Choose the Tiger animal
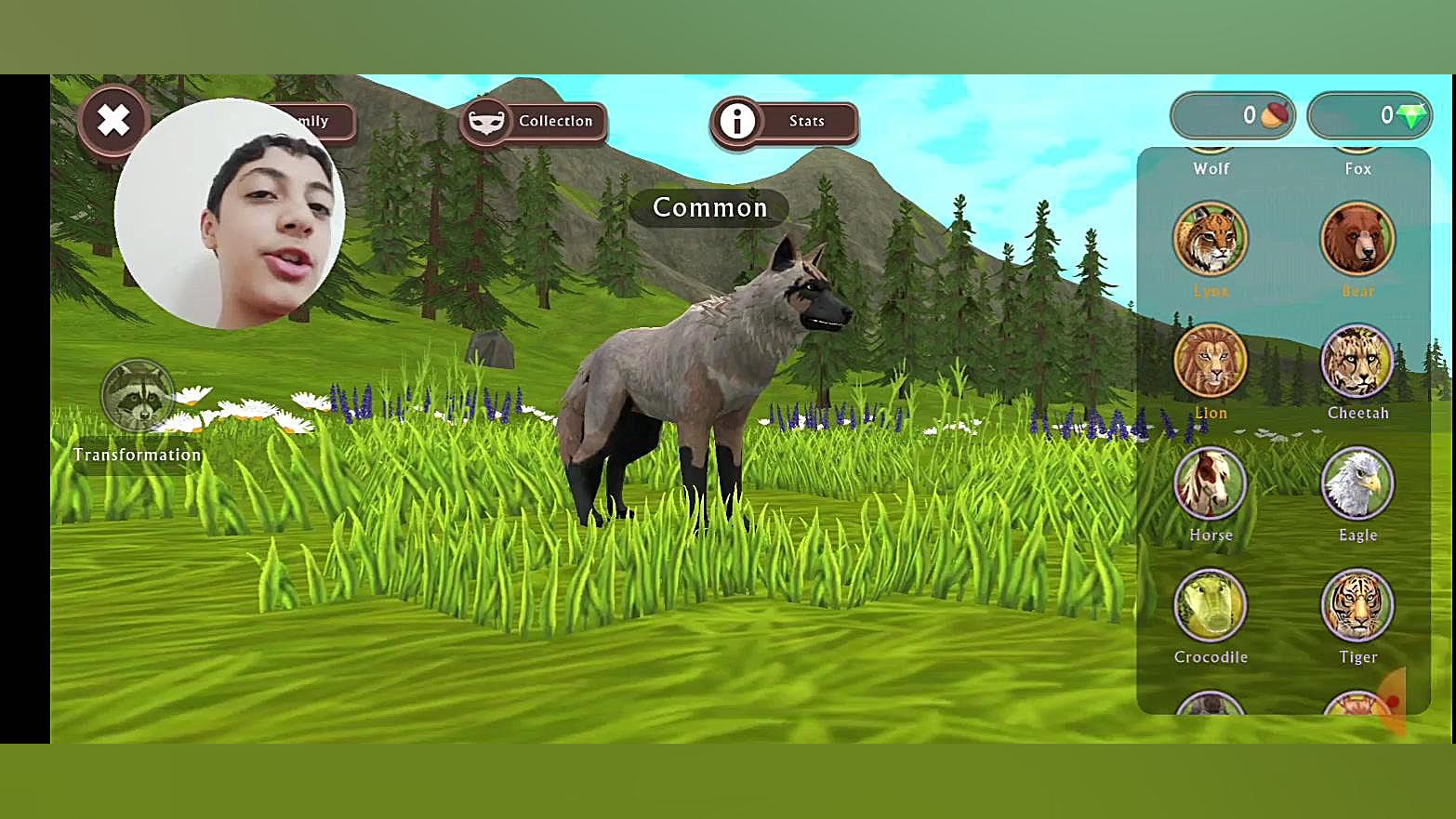1456x819 pixels. 1357,605
